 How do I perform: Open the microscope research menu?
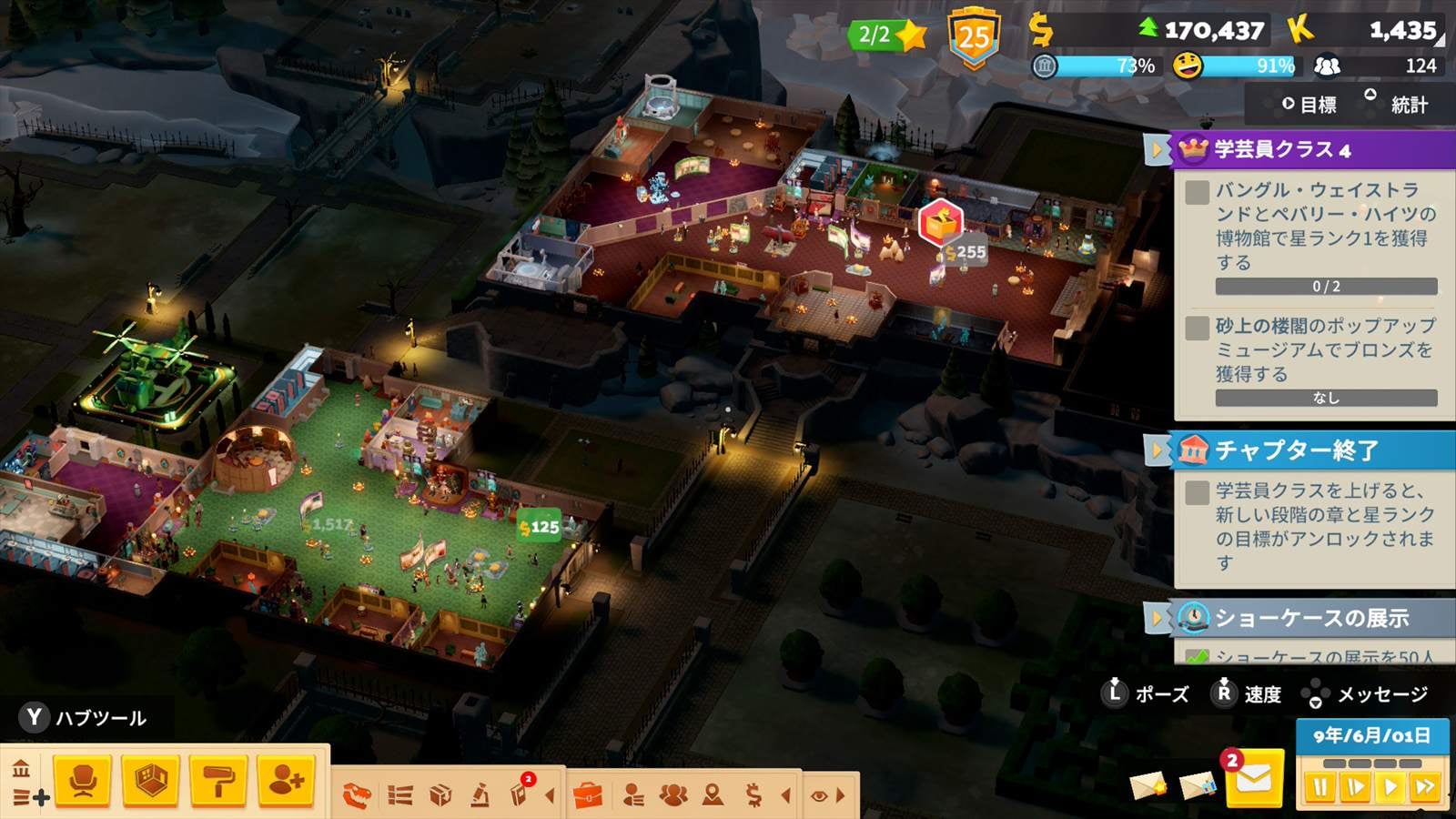(480, 796)
